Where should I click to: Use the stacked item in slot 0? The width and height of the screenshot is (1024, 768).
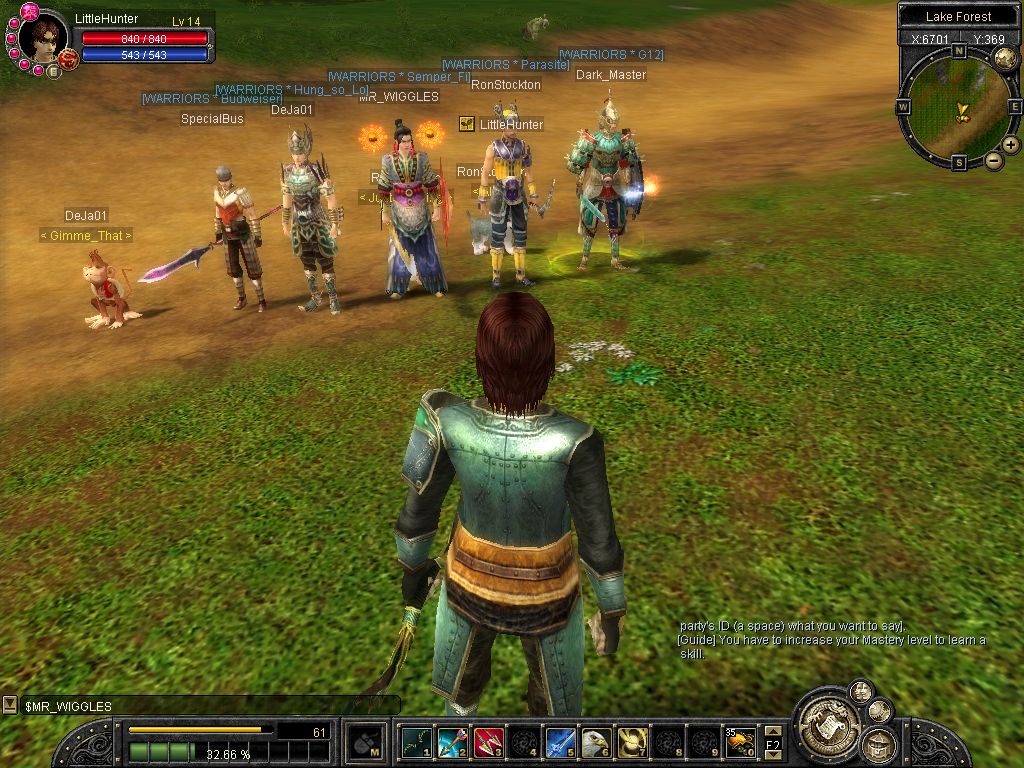click(x=740, y=742)
